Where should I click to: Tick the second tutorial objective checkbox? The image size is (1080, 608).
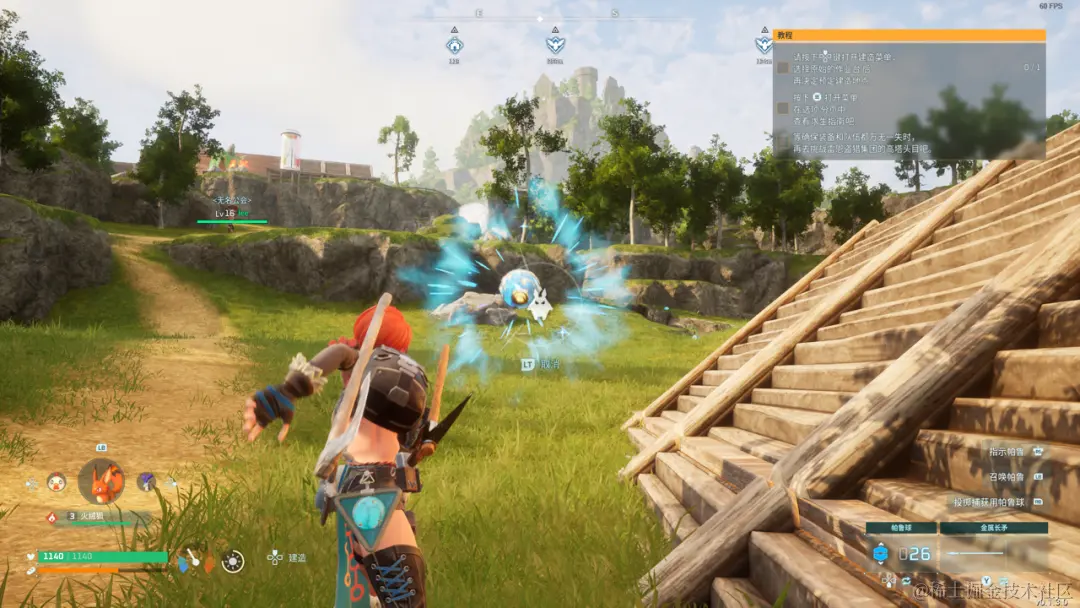tap(783, 107)
